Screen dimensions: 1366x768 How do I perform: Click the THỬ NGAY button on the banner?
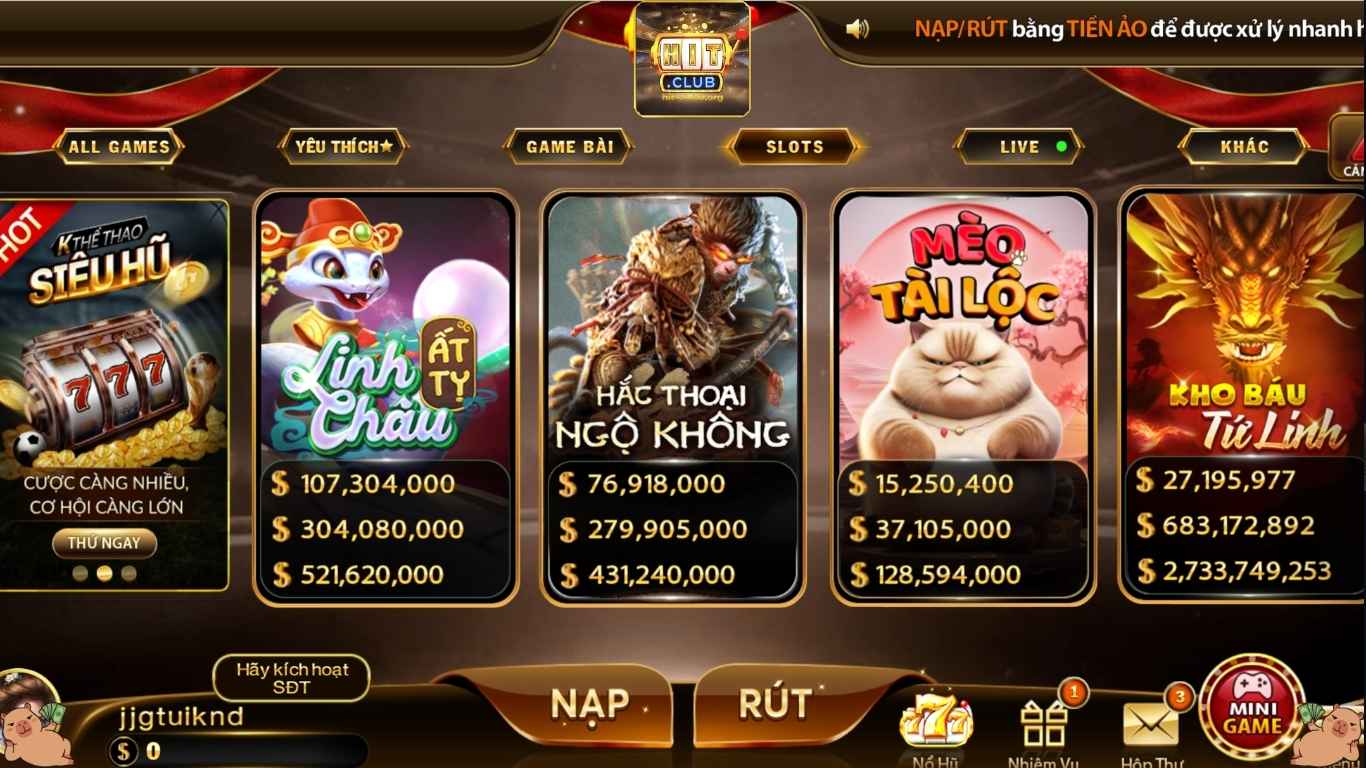point(103,543)
